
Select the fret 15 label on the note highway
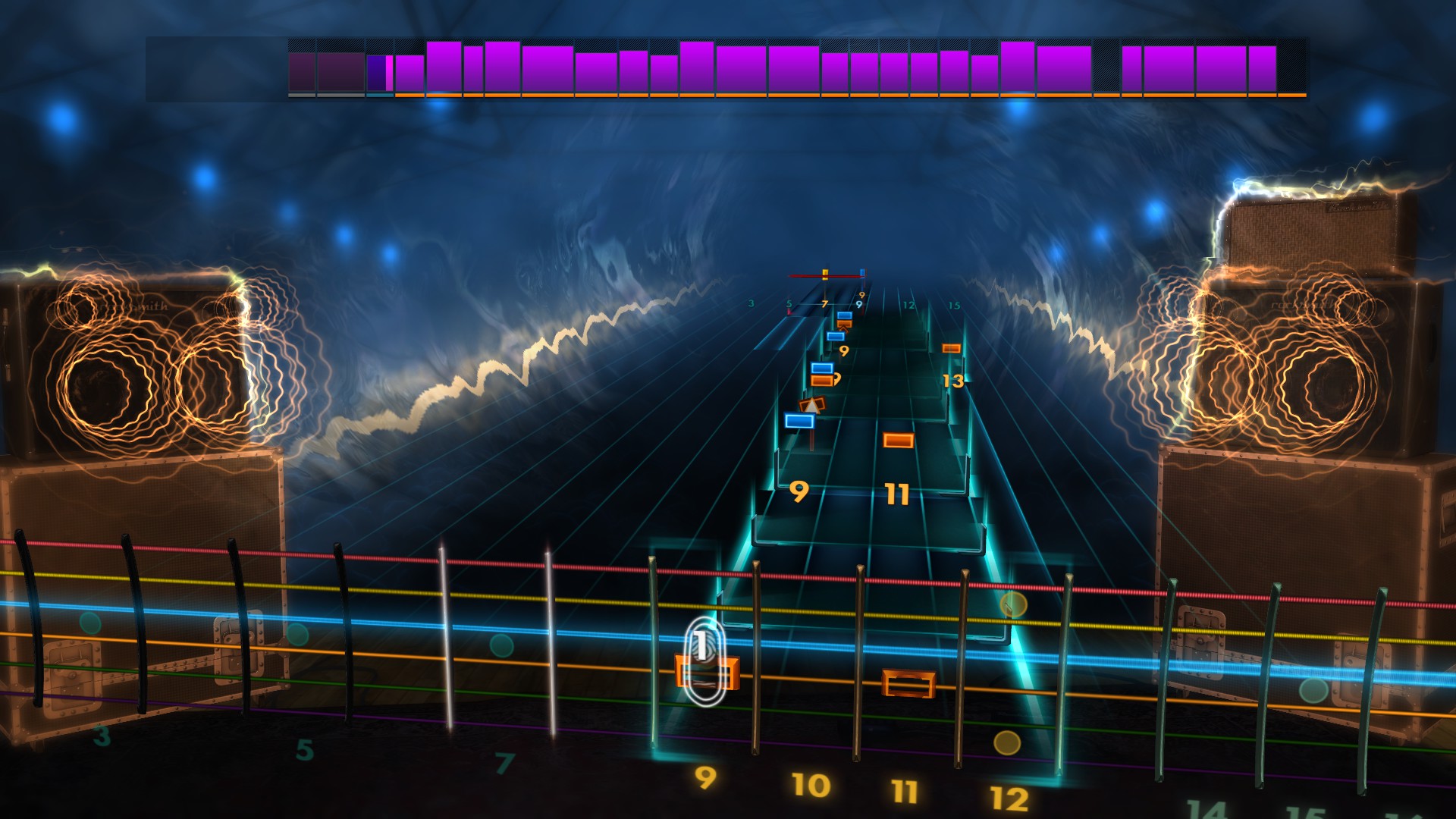[x=954, y=305]
